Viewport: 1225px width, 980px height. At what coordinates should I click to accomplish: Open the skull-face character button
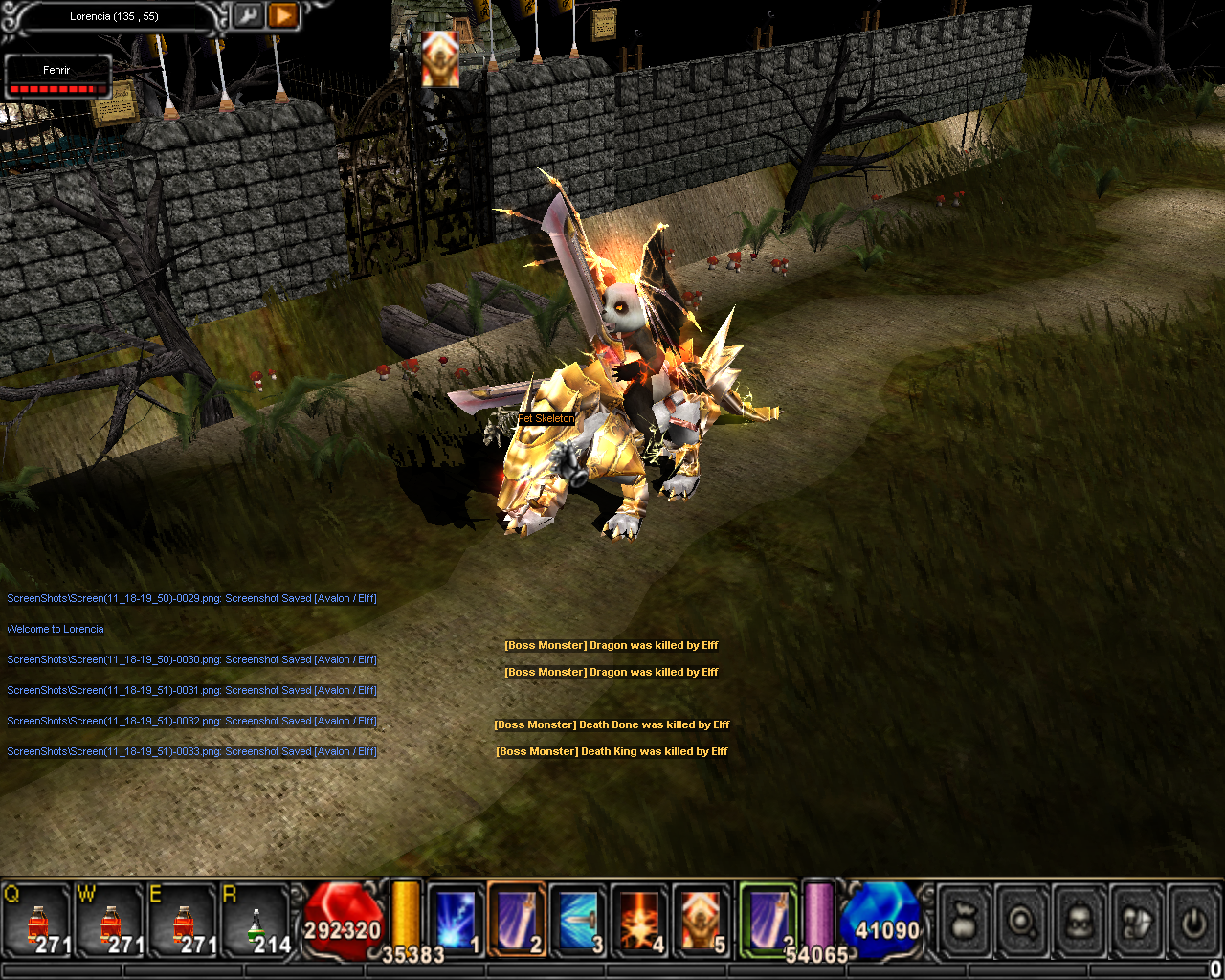coord(1080,923)
